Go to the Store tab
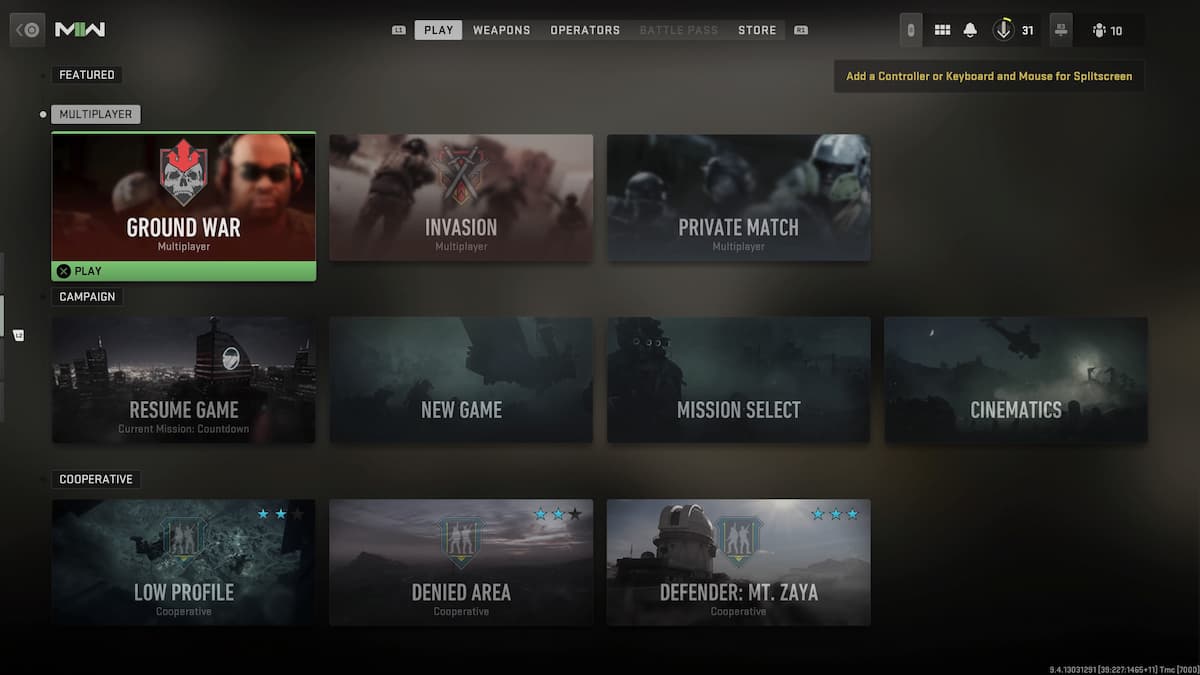1200x675 pixels. (x=757, y=30)
